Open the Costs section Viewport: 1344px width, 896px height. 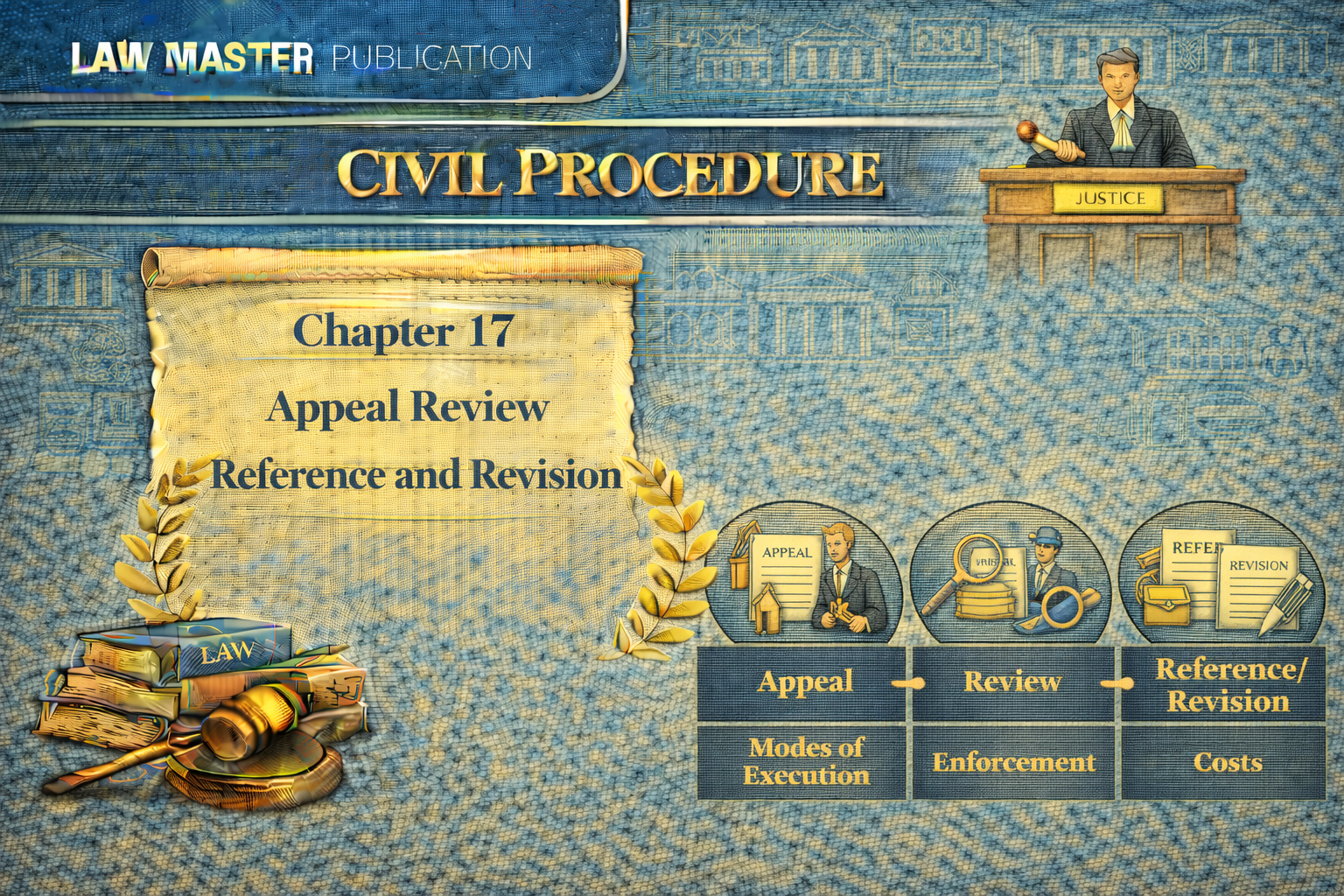click(x=1225, y=762)
